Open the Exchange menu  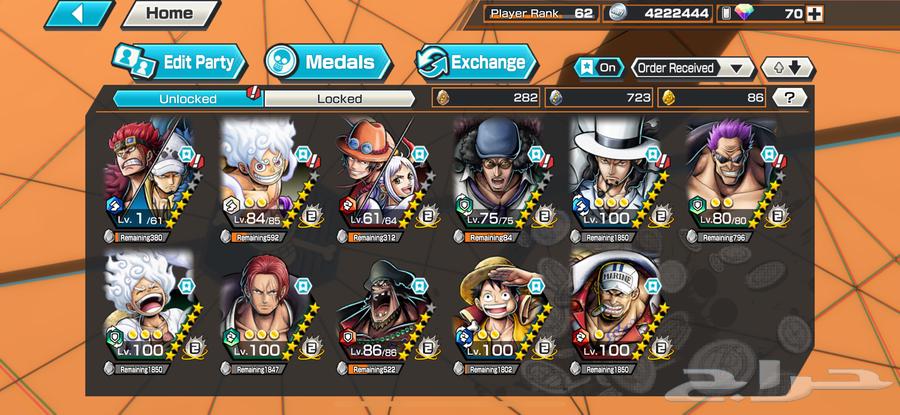[x=472, y=62]
